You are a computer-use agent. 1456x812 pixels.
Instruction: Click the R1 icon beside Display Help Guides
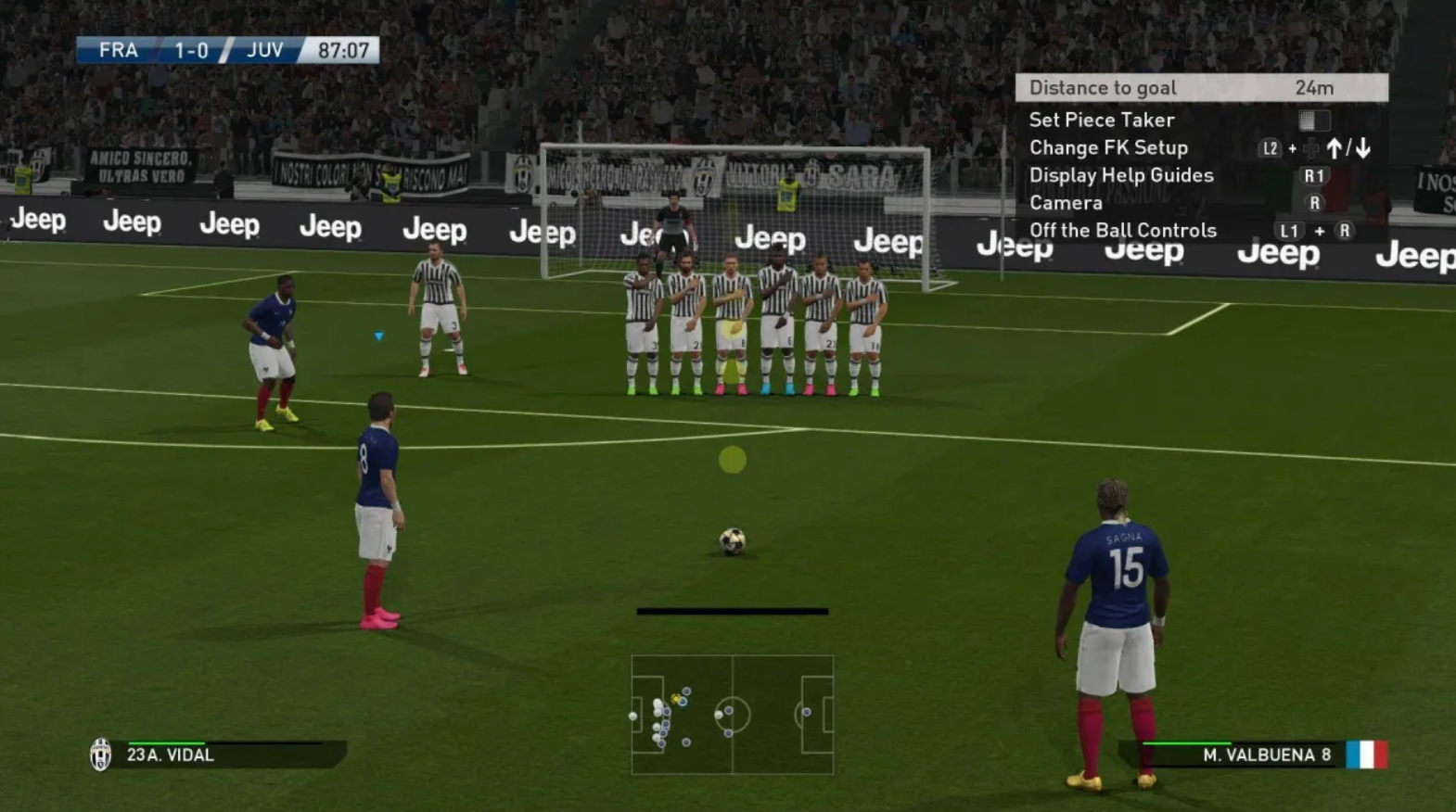click(x=1316, y=176)
